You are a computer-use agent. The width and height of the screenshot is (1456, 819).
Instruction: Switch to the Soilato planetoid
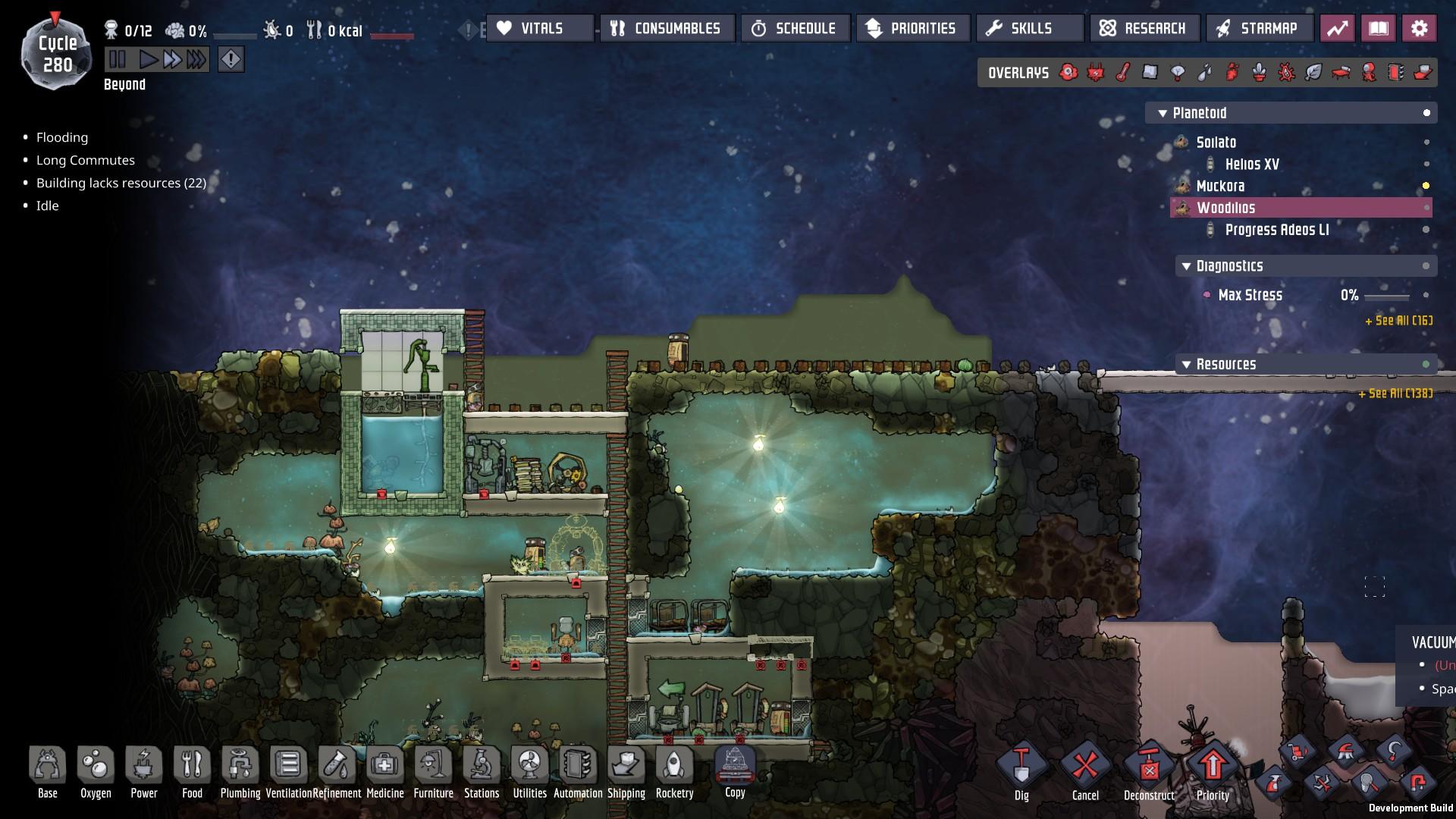[x=1216, y=143]
